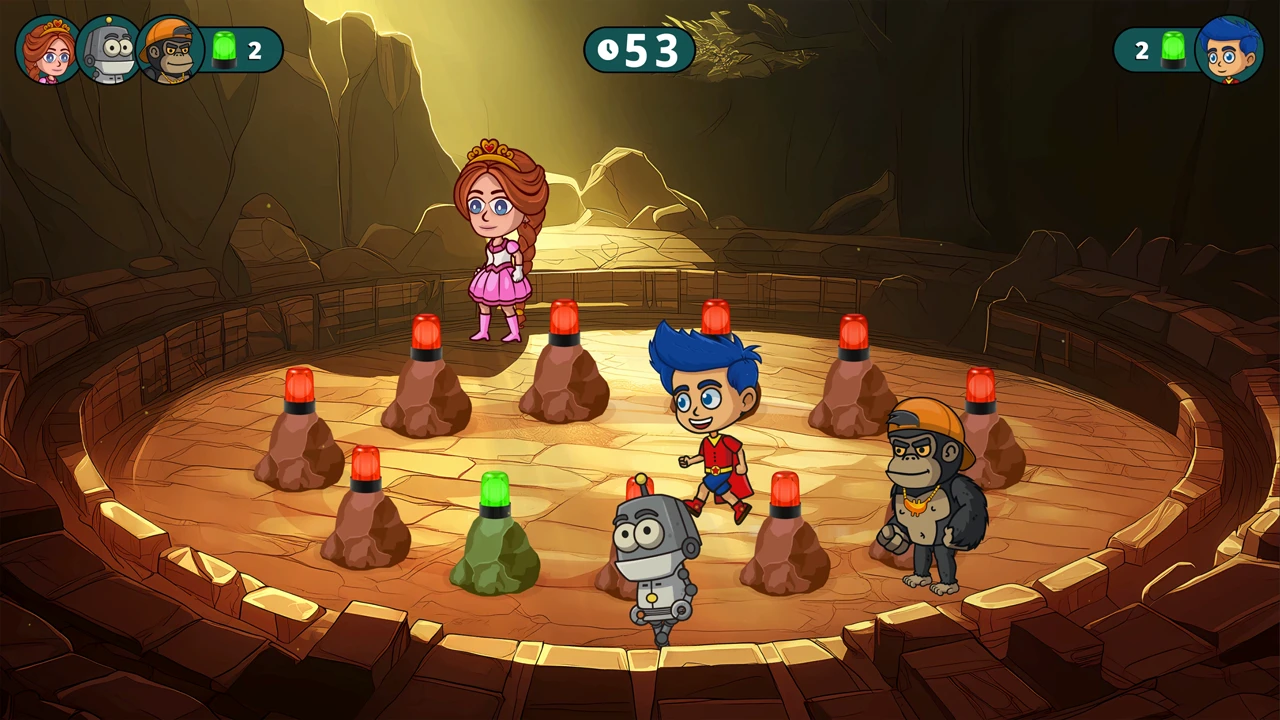Click the princess player portrait

(x=47, y=50)
